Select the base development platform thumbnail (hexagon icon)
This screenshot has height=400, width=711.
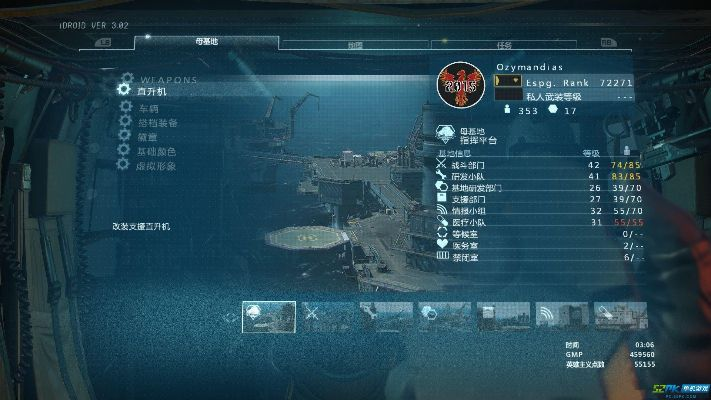point(445,317)
